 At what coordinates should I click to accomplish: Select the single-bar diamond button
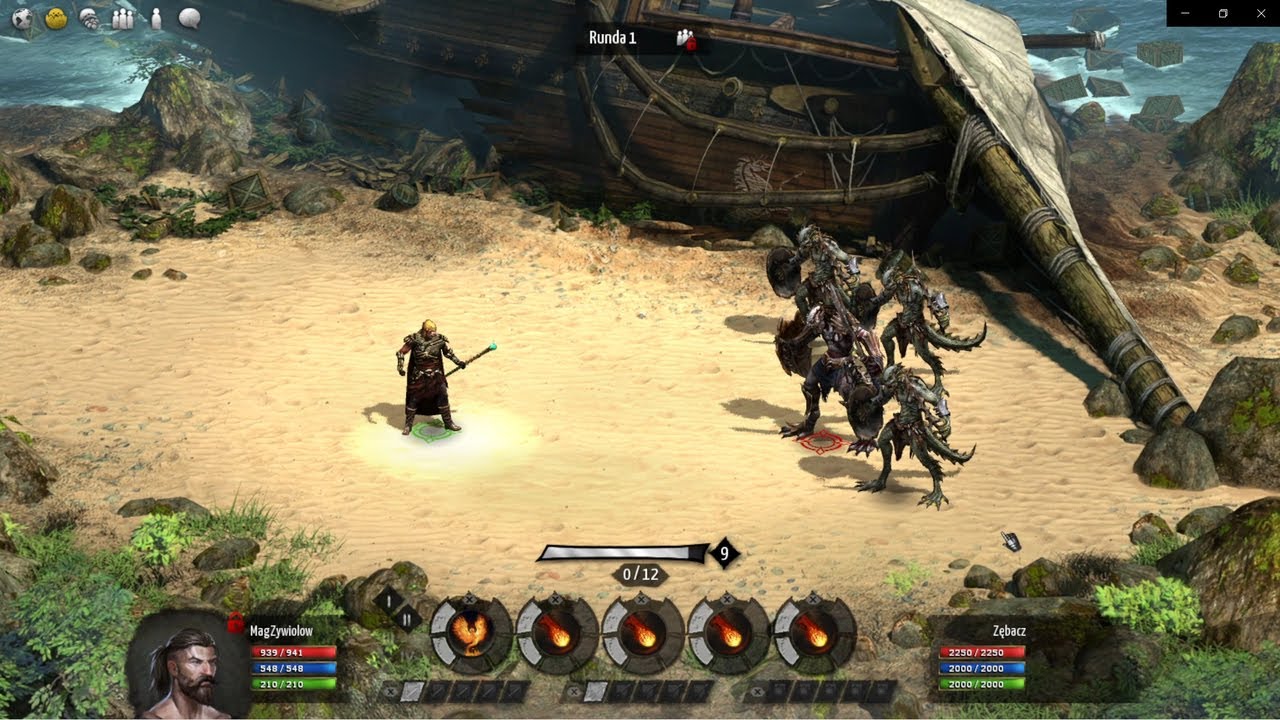pyautogui.click(x=390, y=601)
